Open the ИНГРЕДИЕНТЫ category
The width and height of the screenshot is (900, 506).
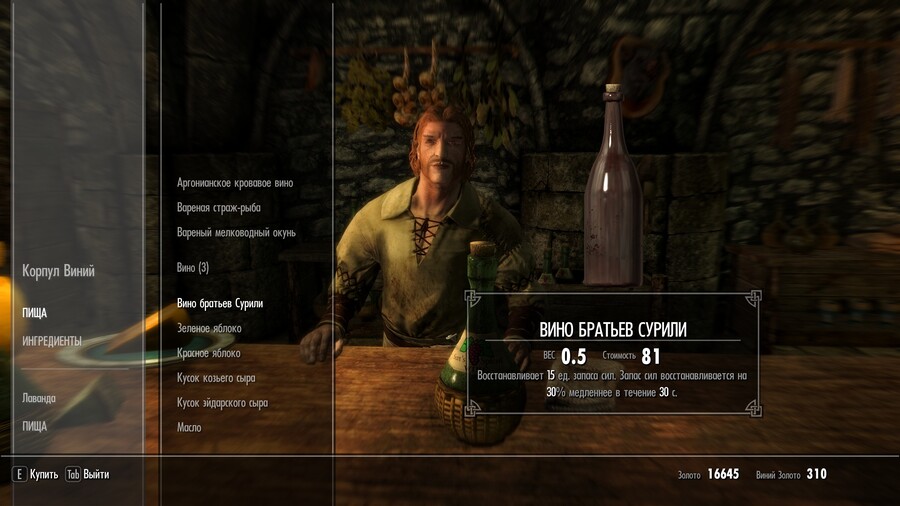pos(52,341)
